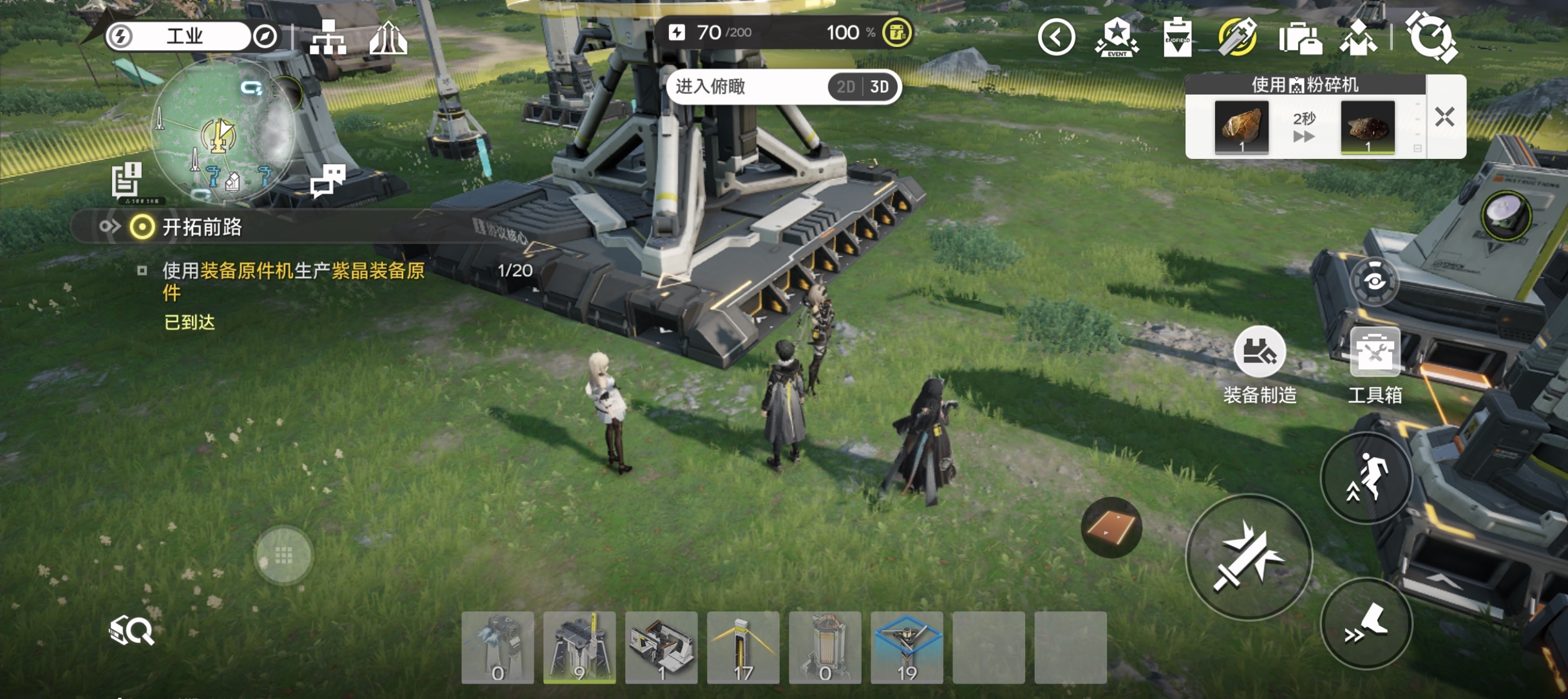This screenshot has height=699, width=1568.
Task: Select the hotbar slot showing count 9
Action: tap(580, 648)
